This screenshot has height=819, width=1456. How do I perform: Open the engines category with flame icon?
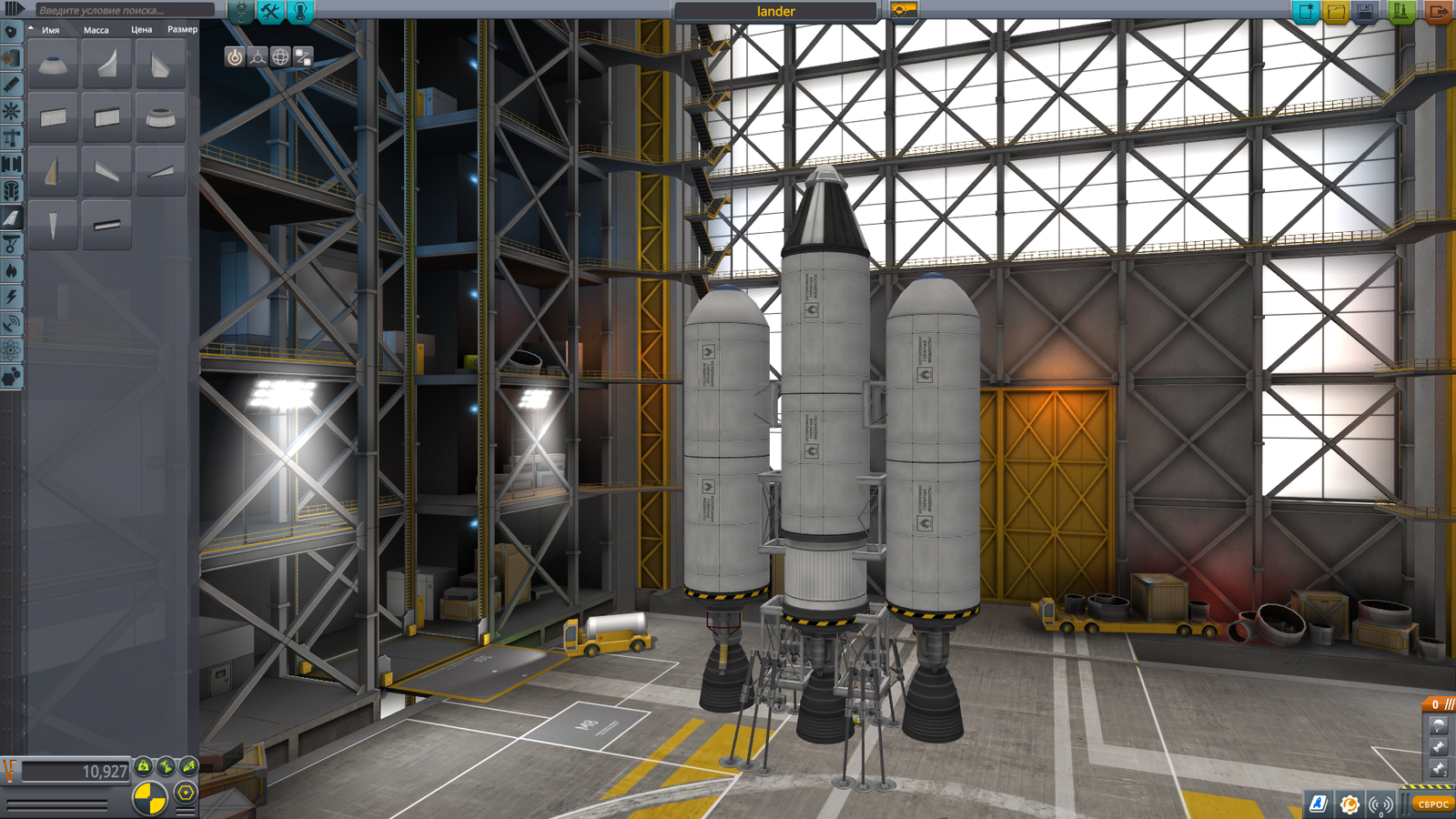11,270
